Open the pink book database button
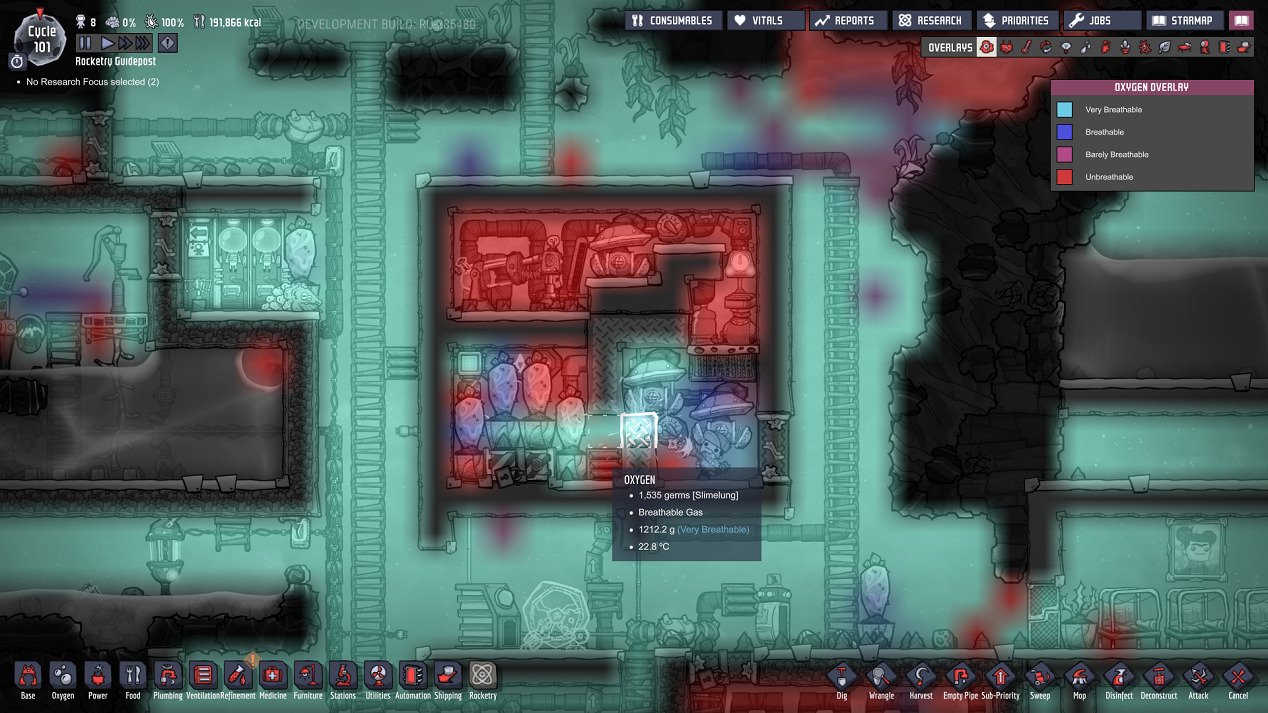 click(x=1241, y=20)
